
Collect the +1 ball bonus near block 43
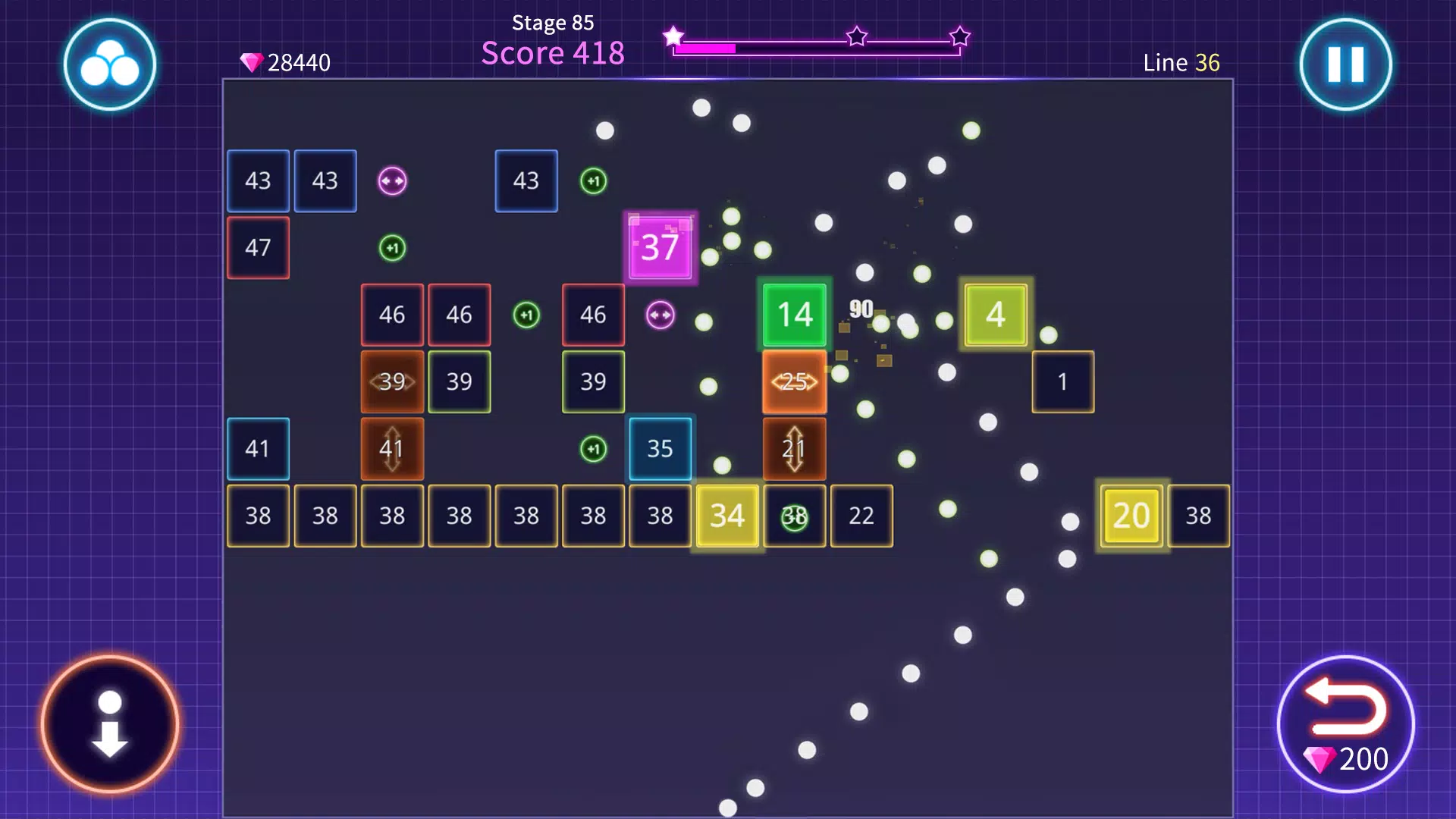click(594, 180)
